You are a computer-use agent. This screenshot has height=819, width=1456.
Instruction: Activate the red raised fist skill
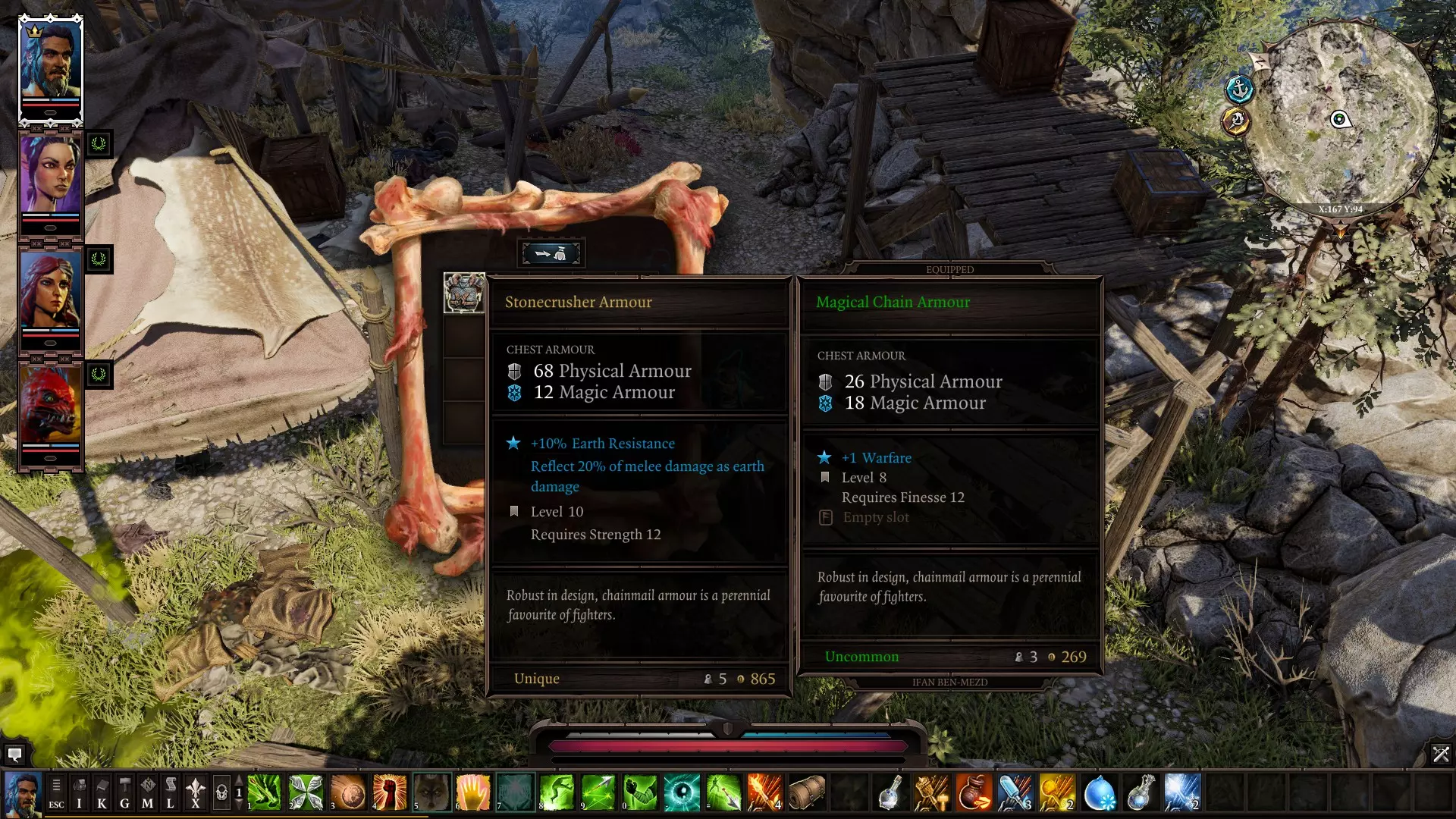click(x=390, y=793)
